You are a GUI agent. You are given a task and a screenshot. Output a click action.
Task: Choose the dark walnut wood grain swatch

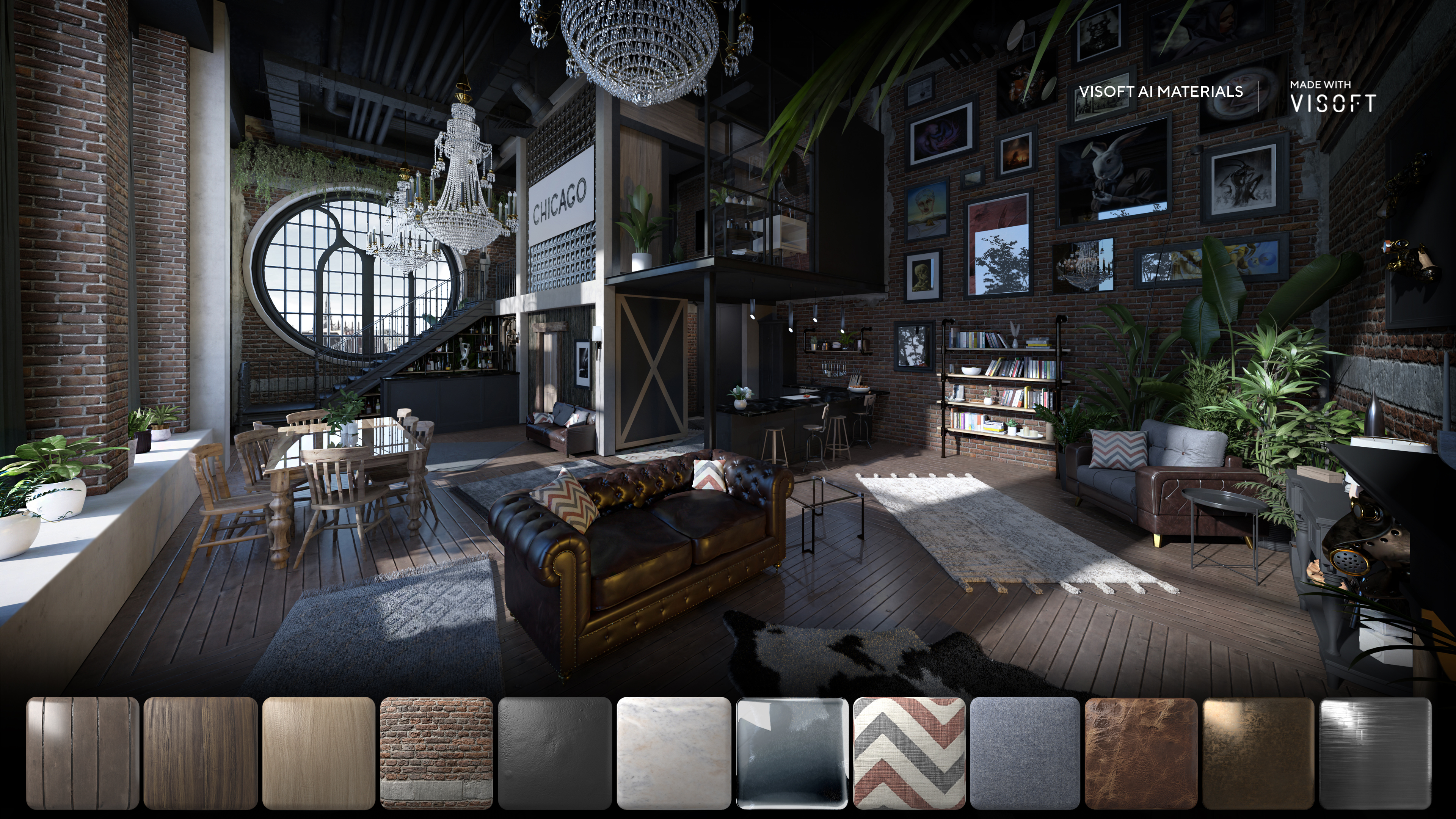point(201,753)
